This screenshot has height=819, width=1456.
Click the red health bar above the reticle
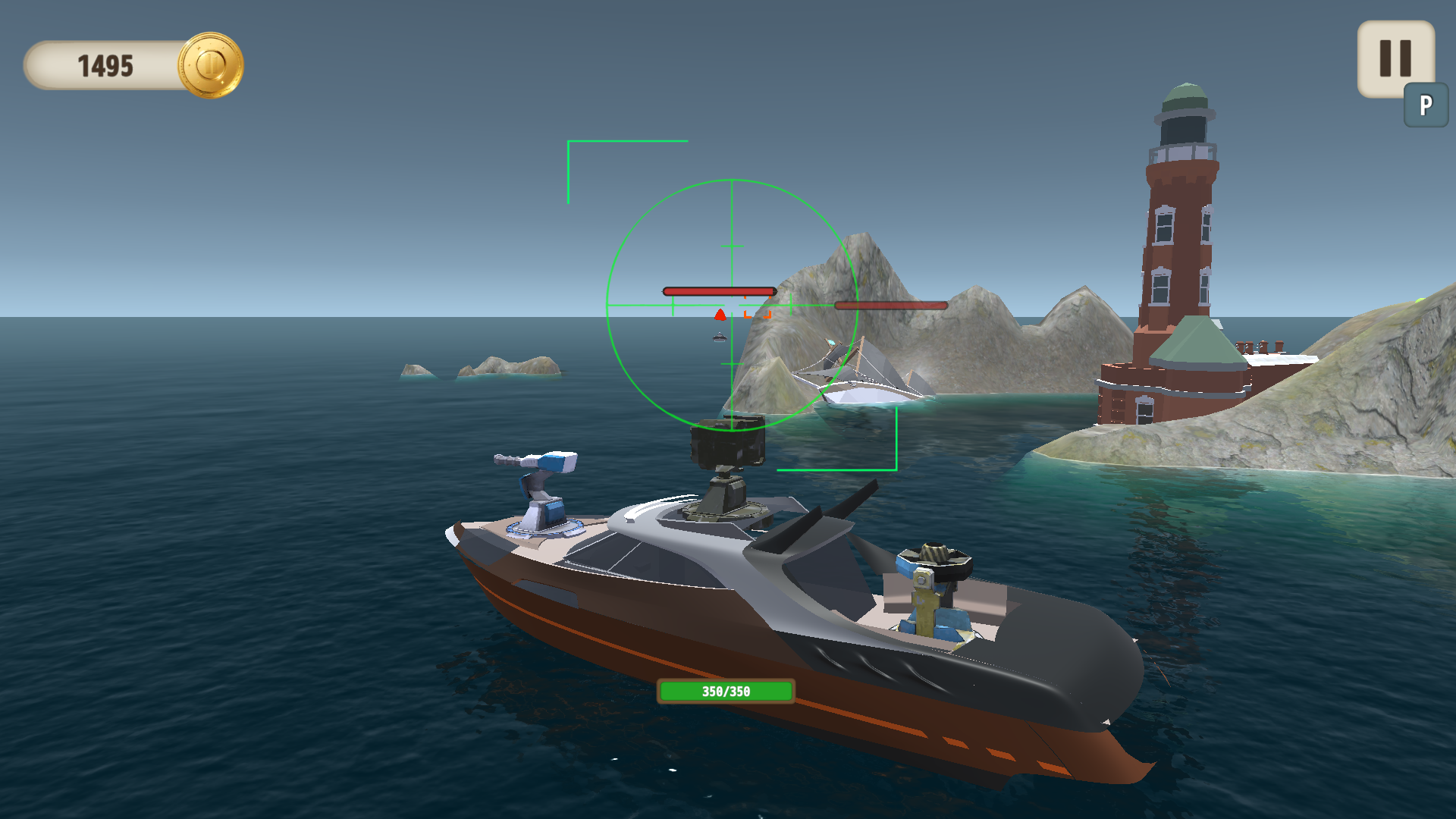[719, 291]
